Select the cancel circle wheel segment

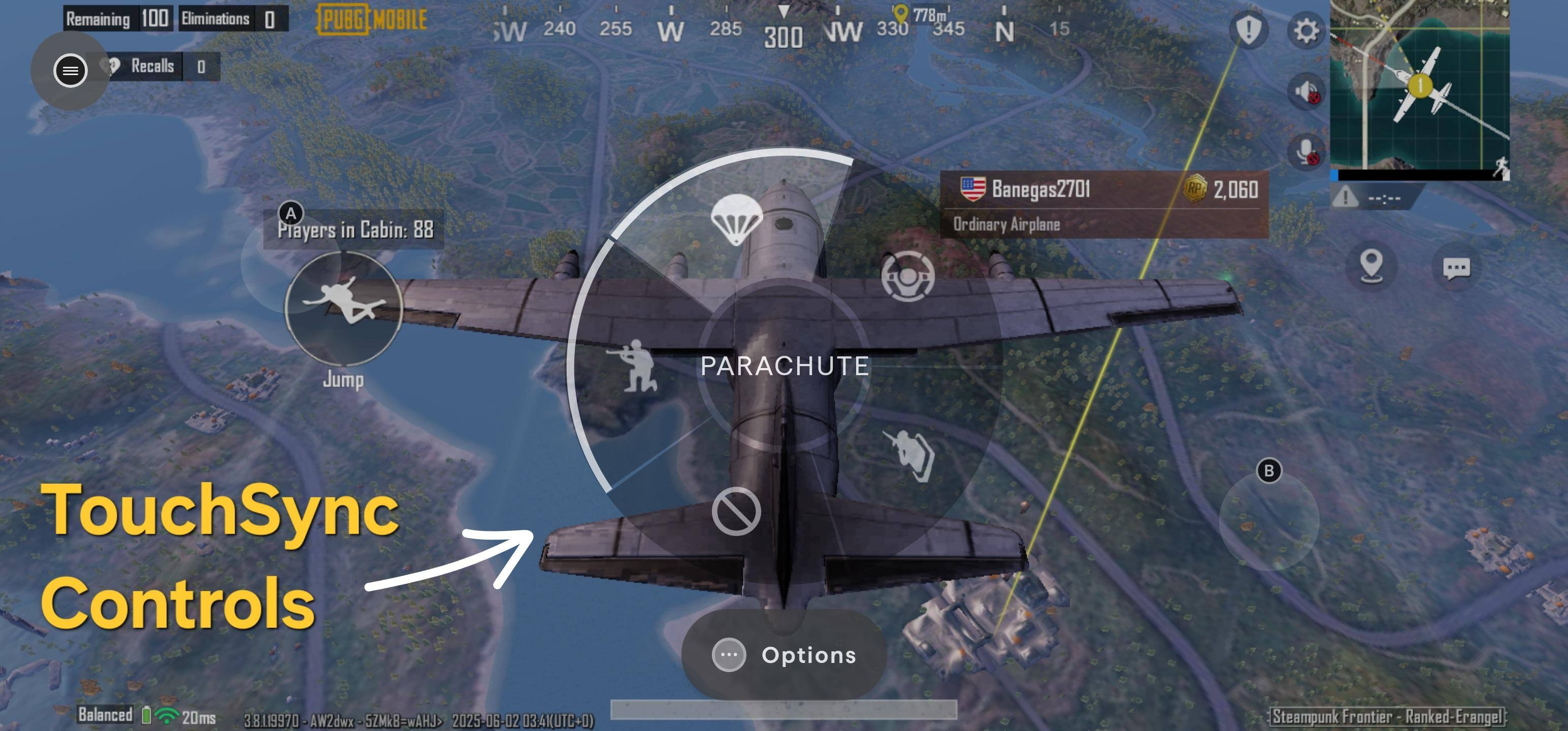736,511
